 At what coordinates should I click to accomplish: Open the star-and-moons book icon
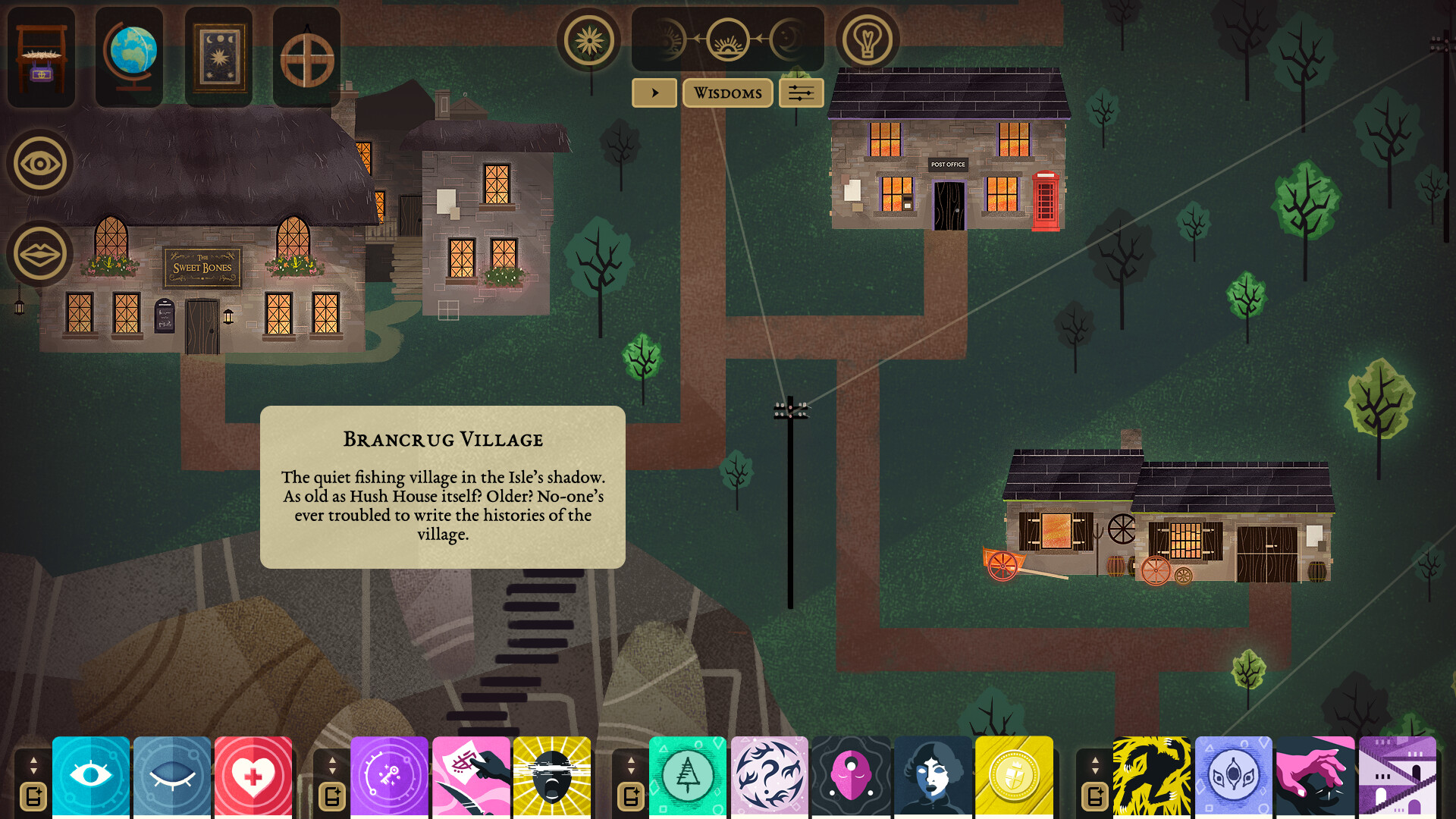[218, 58]
